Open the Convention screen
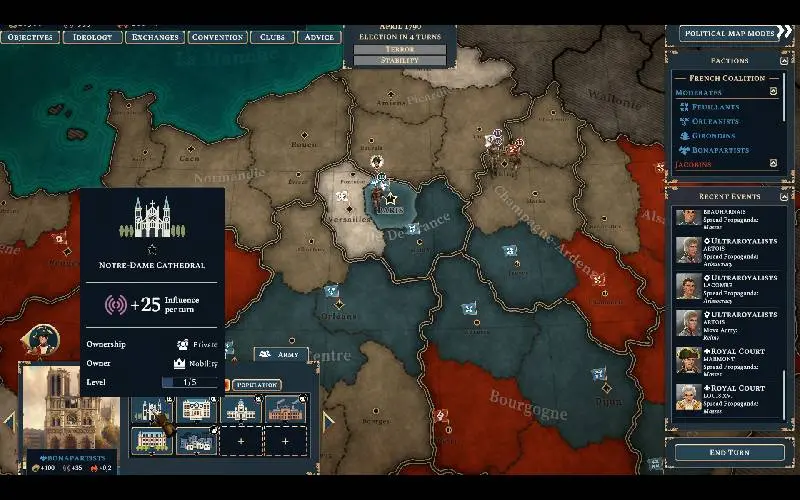800x500 pixels. click(217, 37)
